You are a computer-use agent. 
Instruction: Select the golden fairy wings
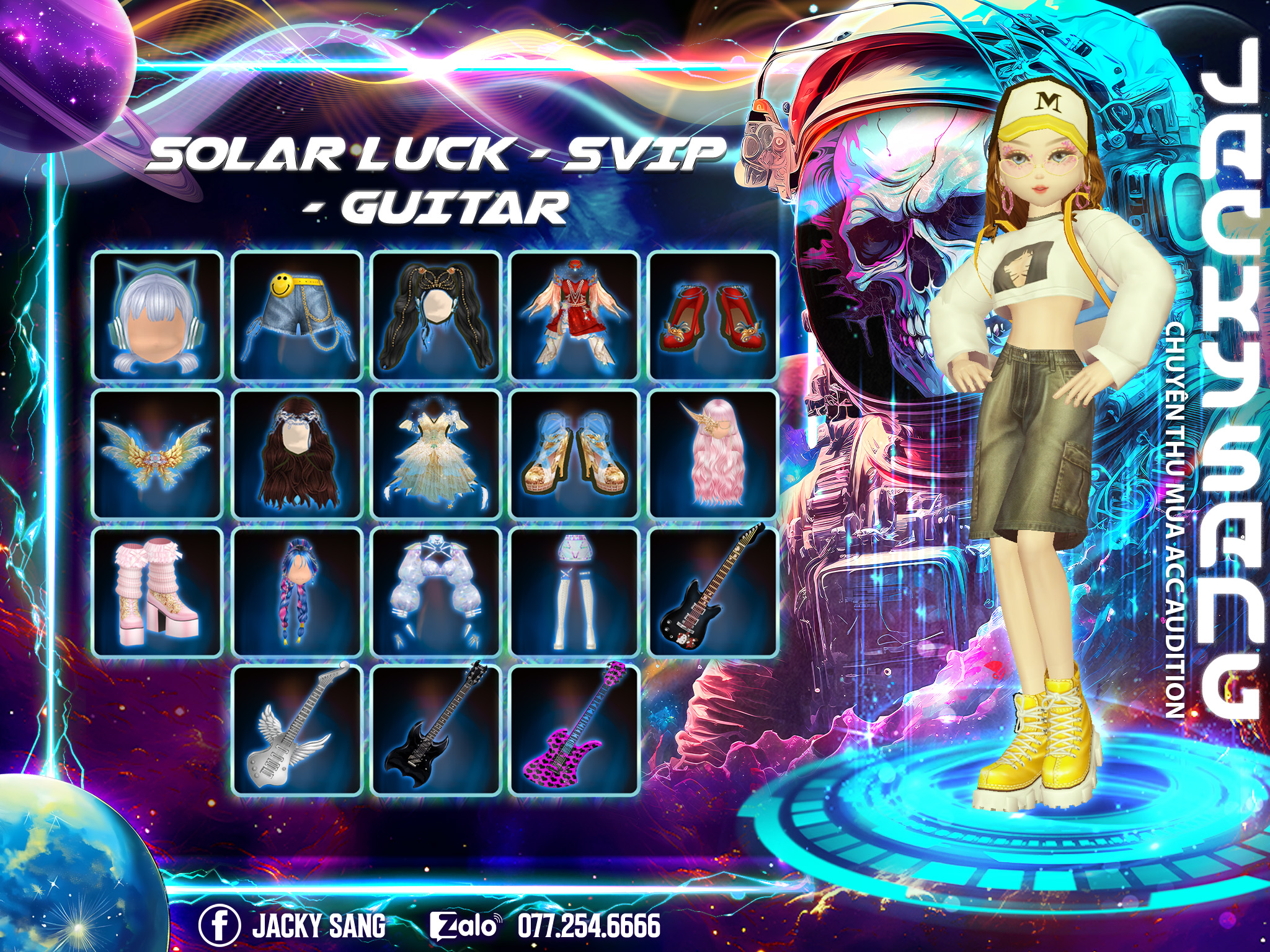pyautogui.click(x=158, y=454)
